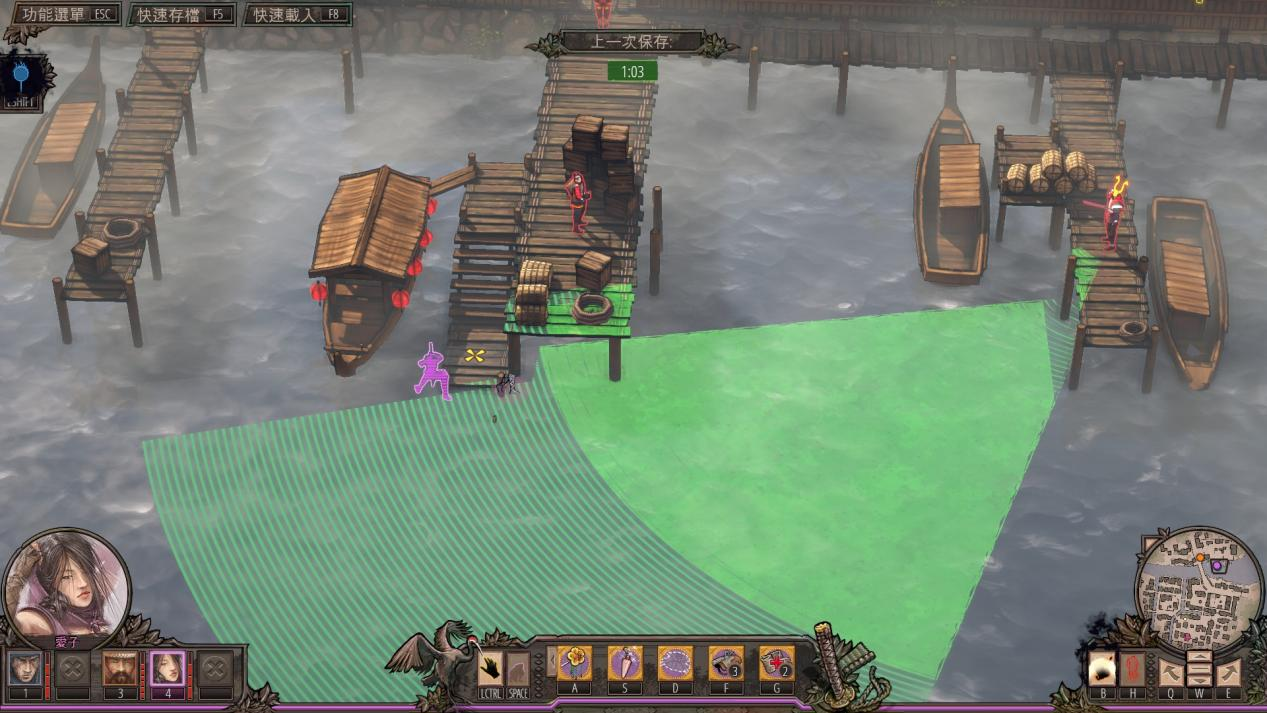Activate the white smoke-cloud button above B
The width and height of the screenshot is (1267, 713).
pos(1101,668)
